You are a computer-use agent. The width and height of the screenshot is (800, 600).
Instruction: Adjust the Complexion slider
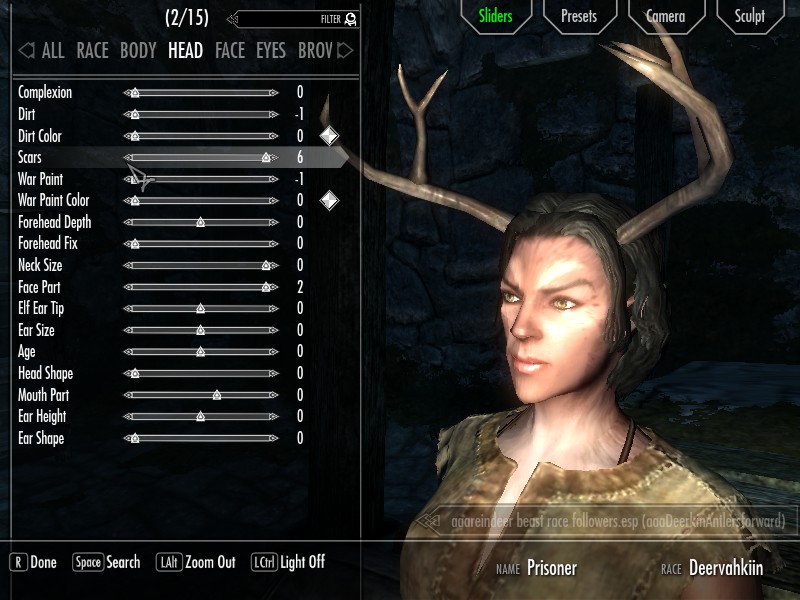pos(200,93)
